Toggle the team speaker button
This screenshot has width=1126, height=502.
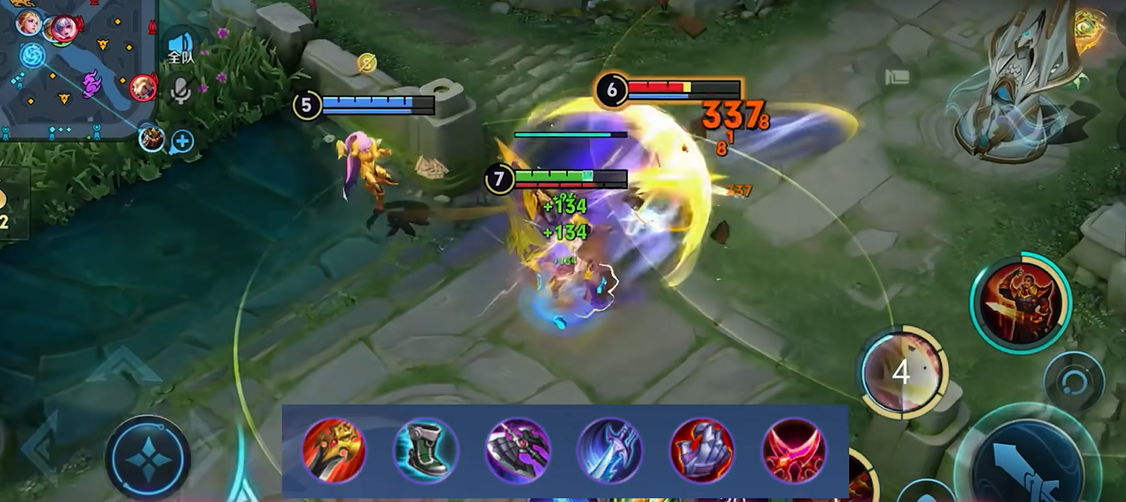[x=180, y=47]
